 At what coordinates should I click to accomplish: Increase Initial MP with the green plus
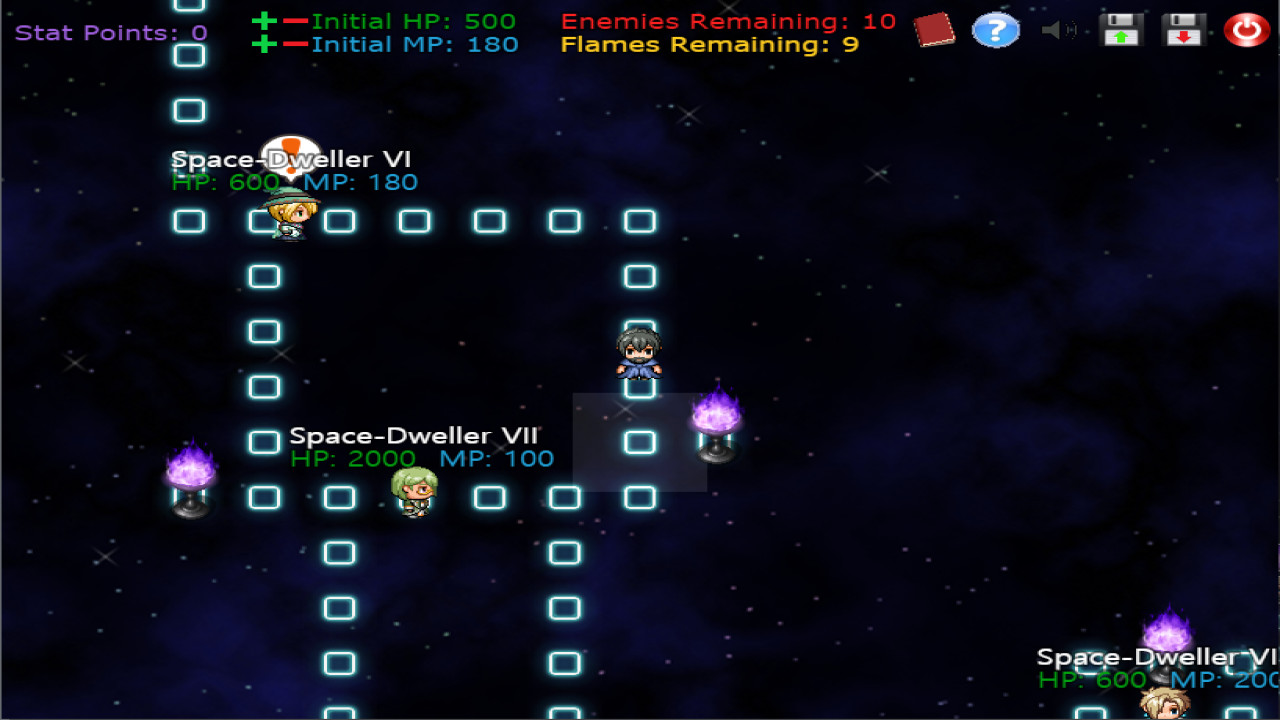point(264,44)
